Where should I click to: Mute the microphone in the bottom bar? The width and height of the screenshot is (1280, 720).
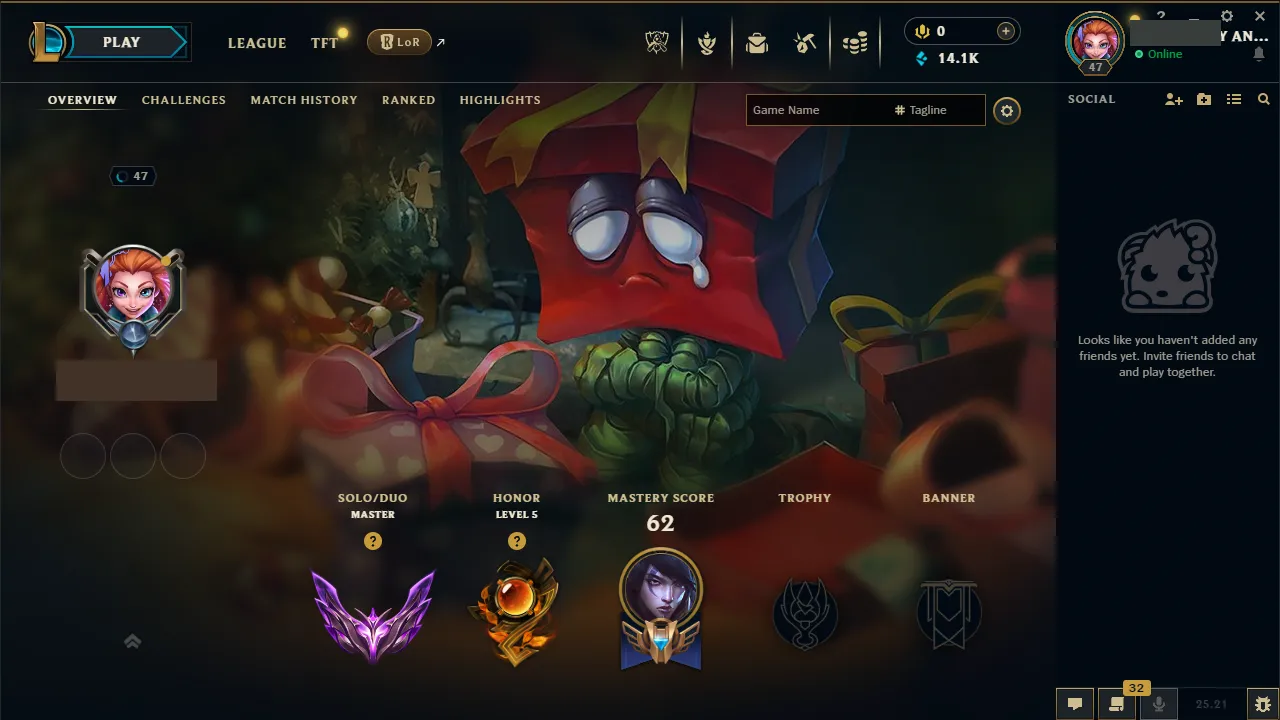click(x=1160, y=703)
